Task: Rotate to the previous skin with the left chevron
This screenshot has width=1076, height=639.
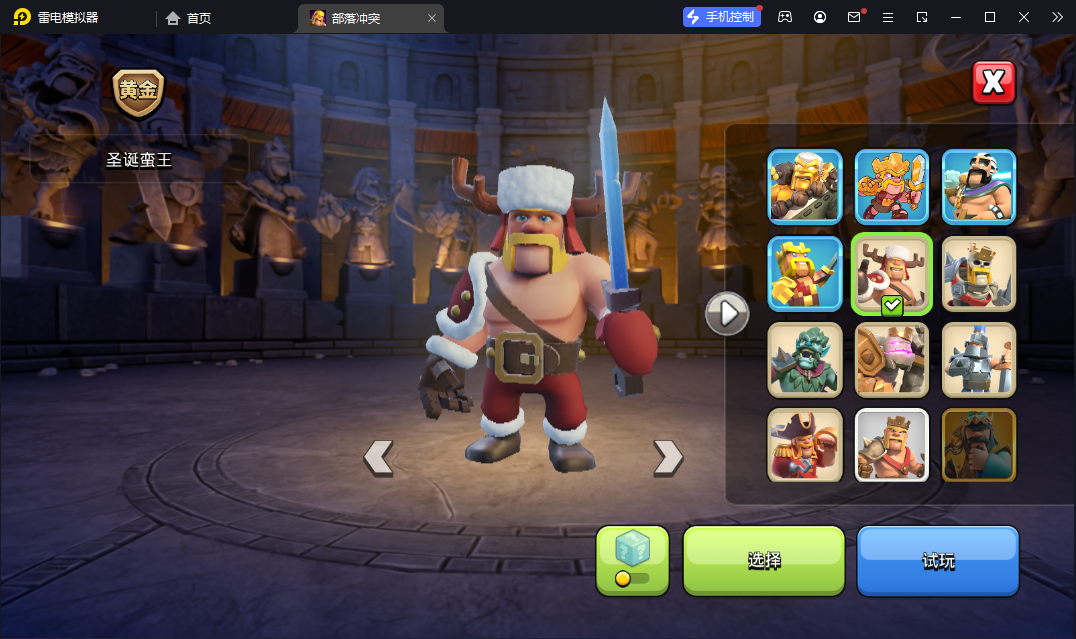Action: point(378,457)
